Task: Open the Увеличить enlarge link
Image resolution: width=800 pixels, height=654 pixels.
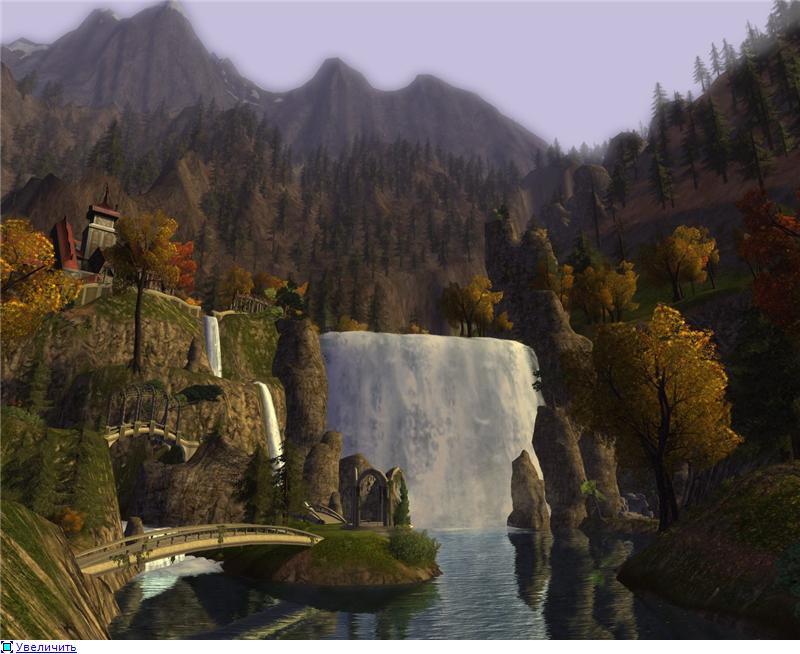Action: tap(45, 647)
